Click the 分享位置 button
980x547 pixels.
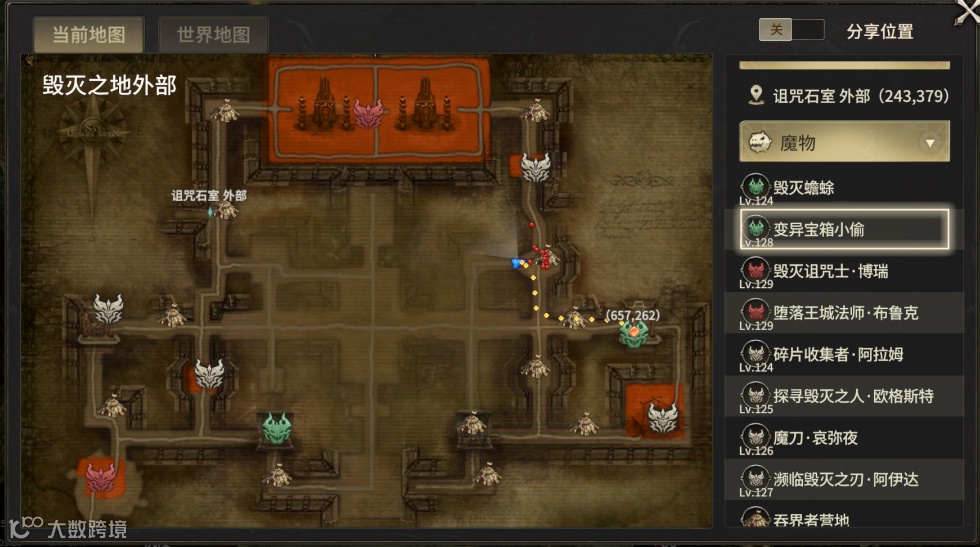click(879, 31)
